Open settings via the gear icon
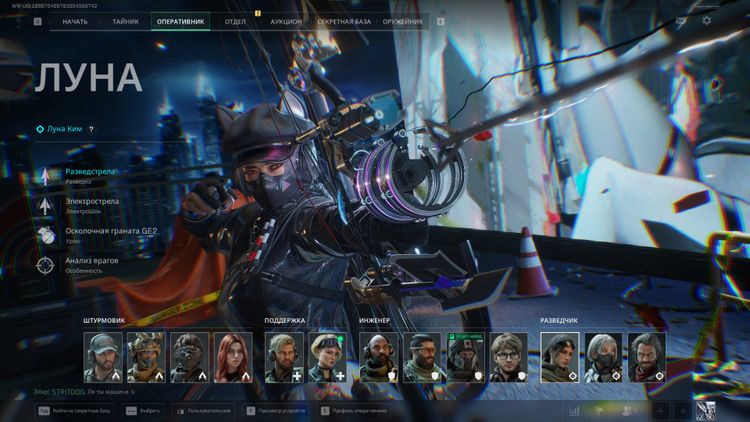Screen dimensions: 750x422 [707, 20]
